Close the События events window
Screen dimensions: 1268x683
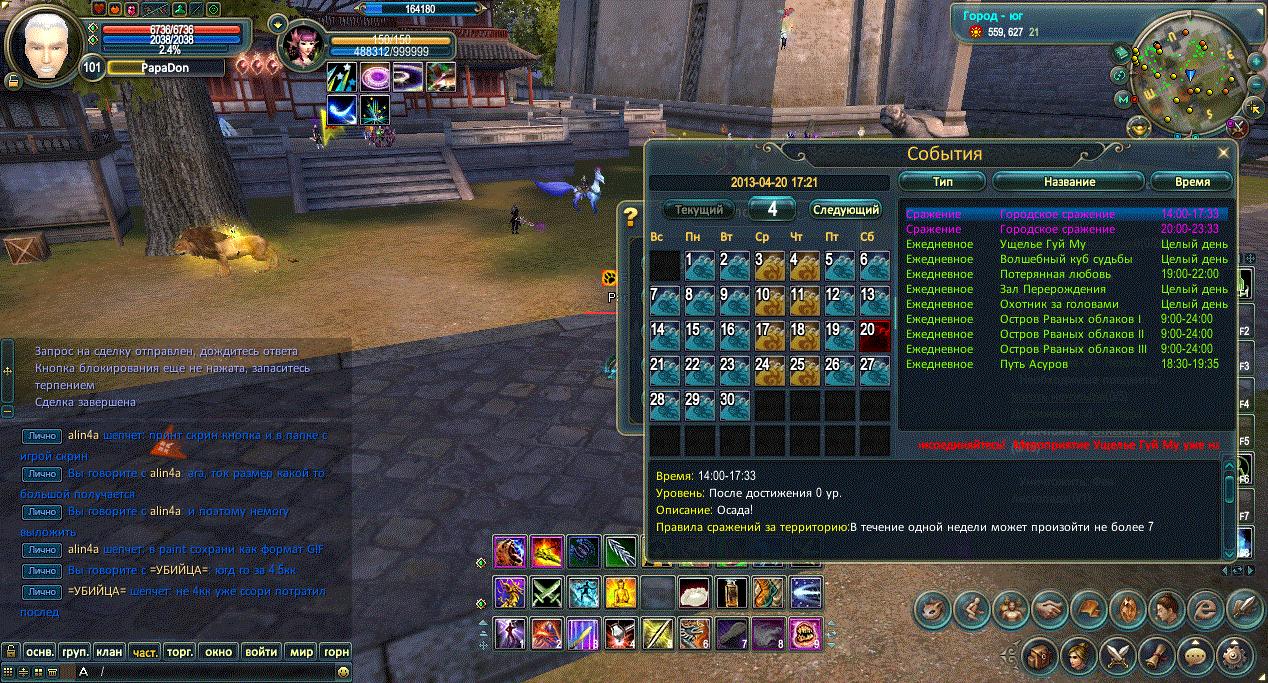1222,153
